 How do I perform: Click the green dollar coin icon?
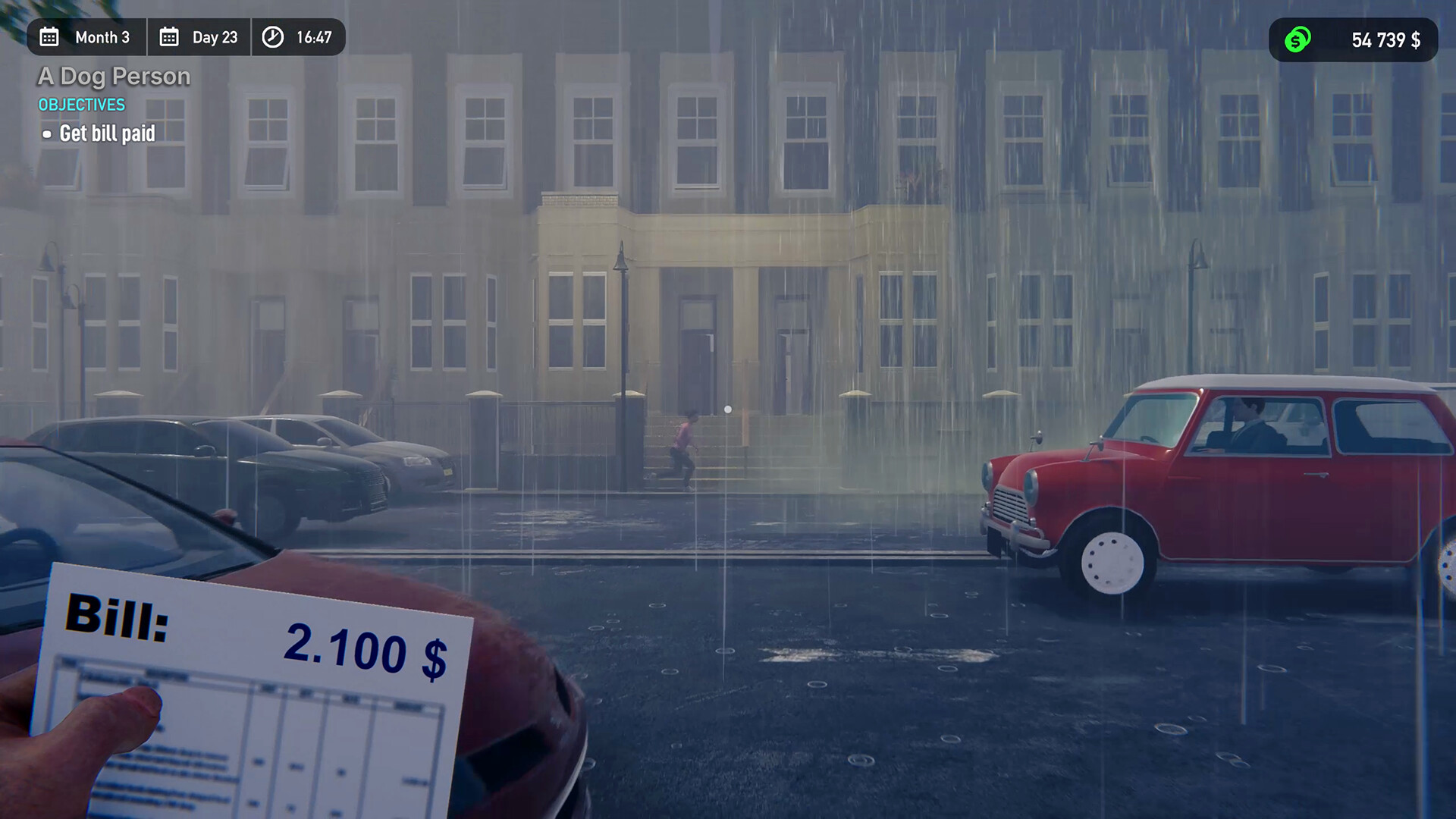[1297, 39]
